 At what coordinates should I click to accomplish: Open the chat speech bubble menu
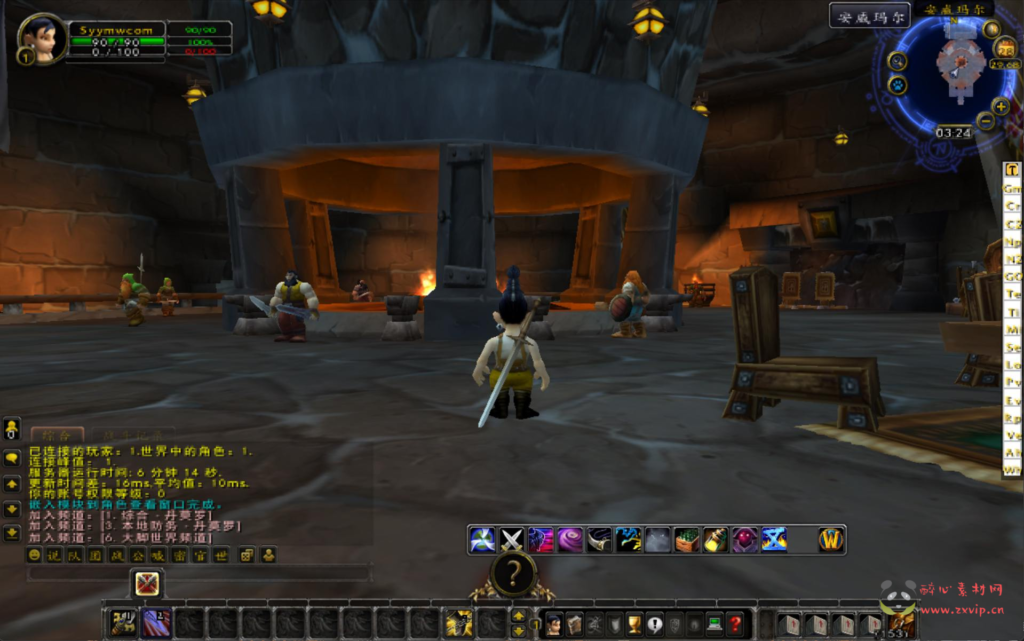[x=12, y=458]
